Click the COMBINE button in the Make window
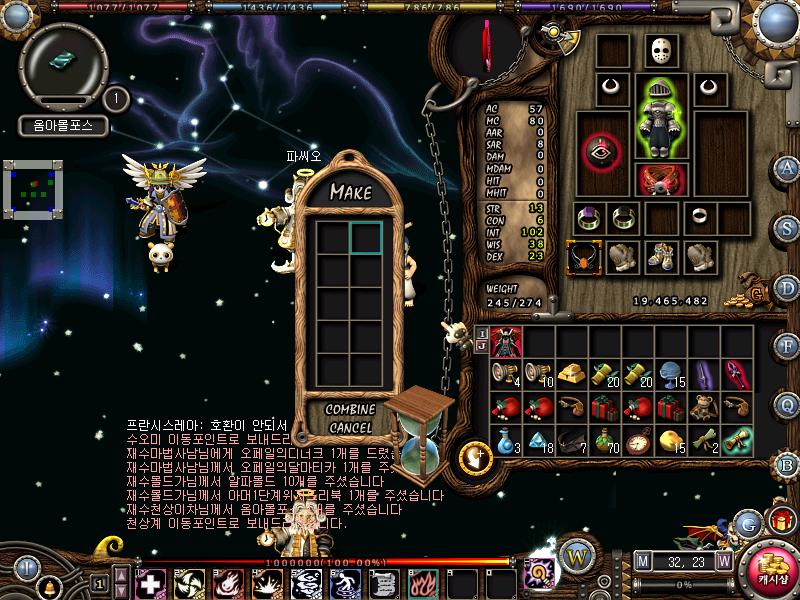The image size is (800, 600). point(350,410)
